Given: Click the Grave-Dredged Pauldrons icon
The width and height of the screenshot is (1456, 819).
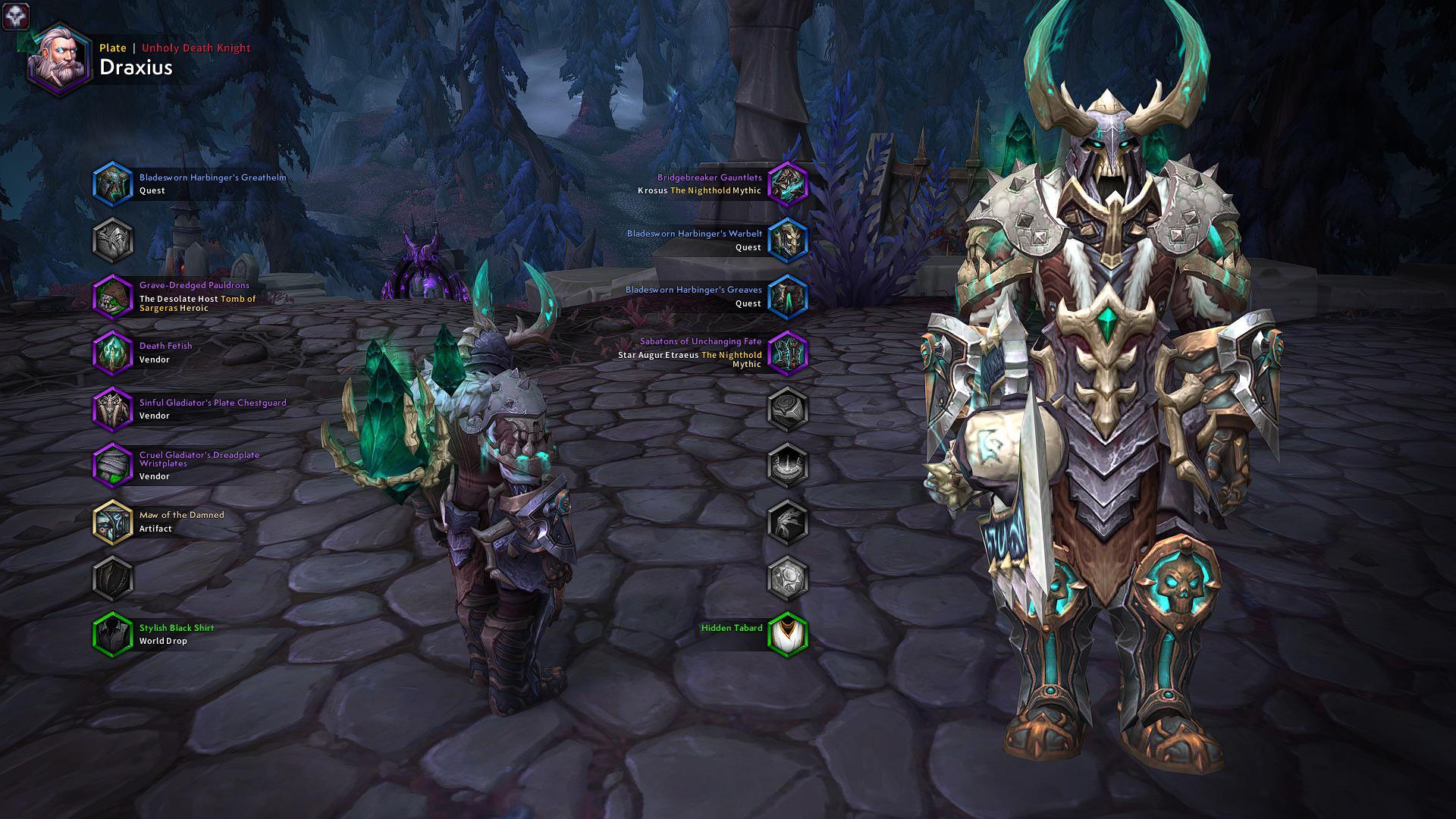Looking at the screenshot, I should (x=114, y=297).
